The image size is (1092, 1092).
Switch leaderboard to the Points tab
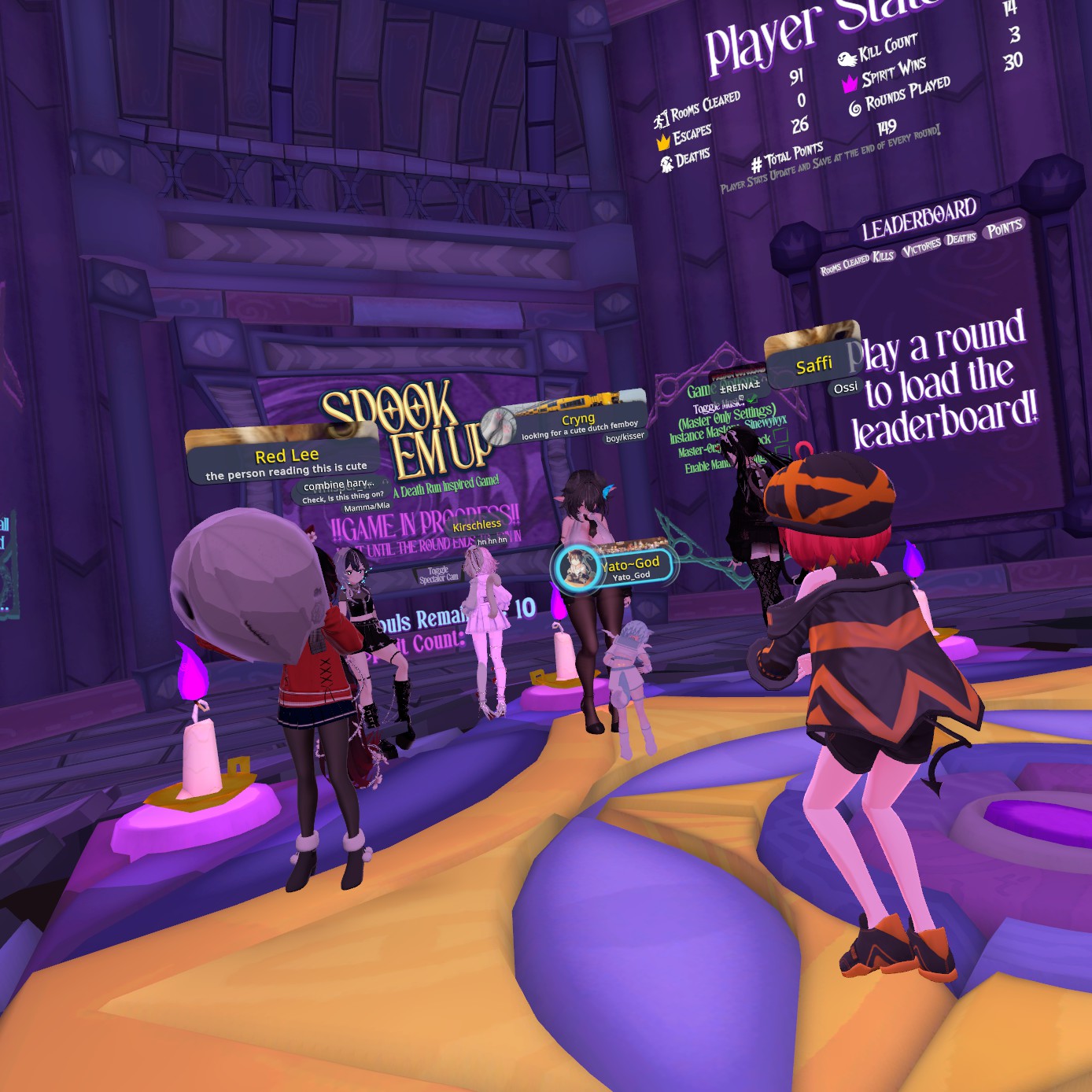pos(1004,229)
